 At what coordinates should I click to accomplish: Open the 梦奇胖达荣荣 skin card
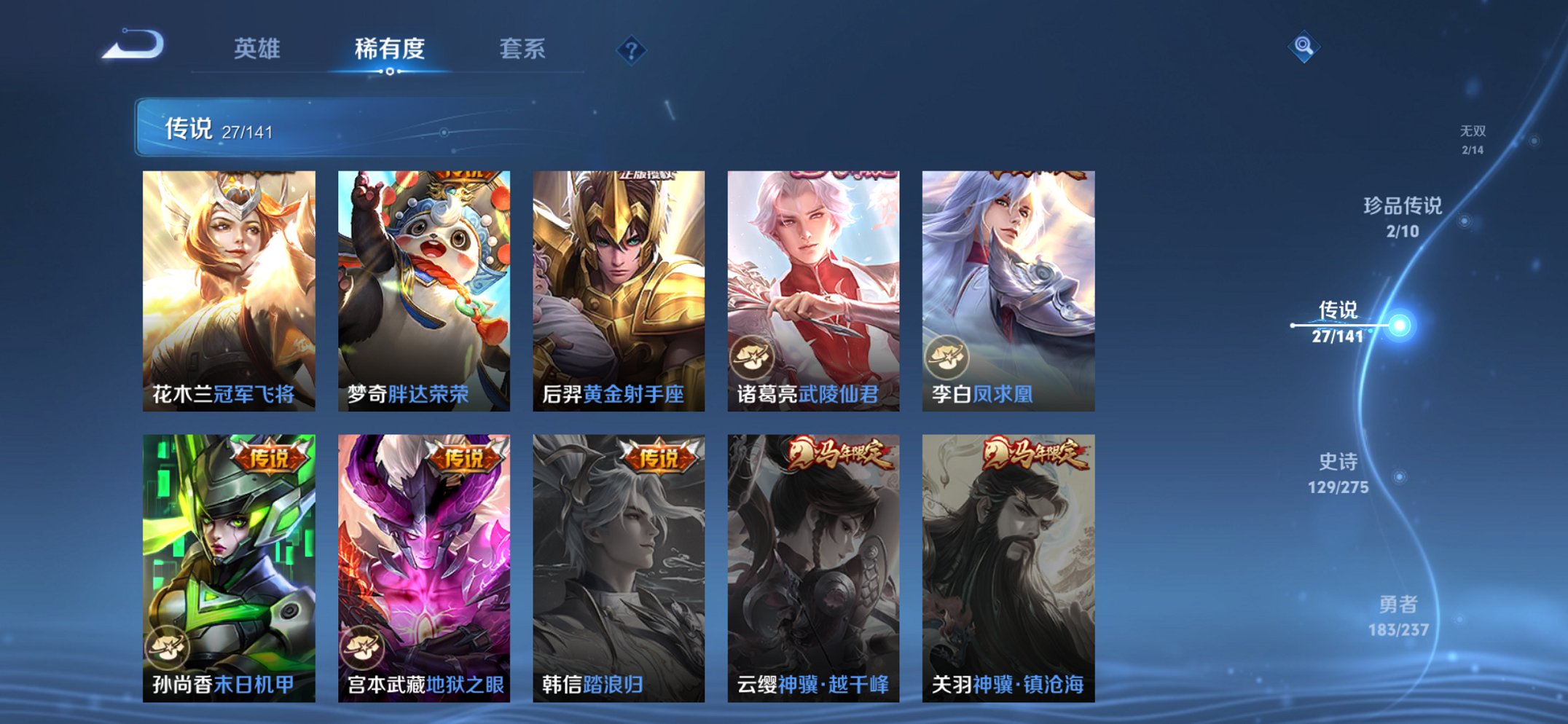pos(423,284)
